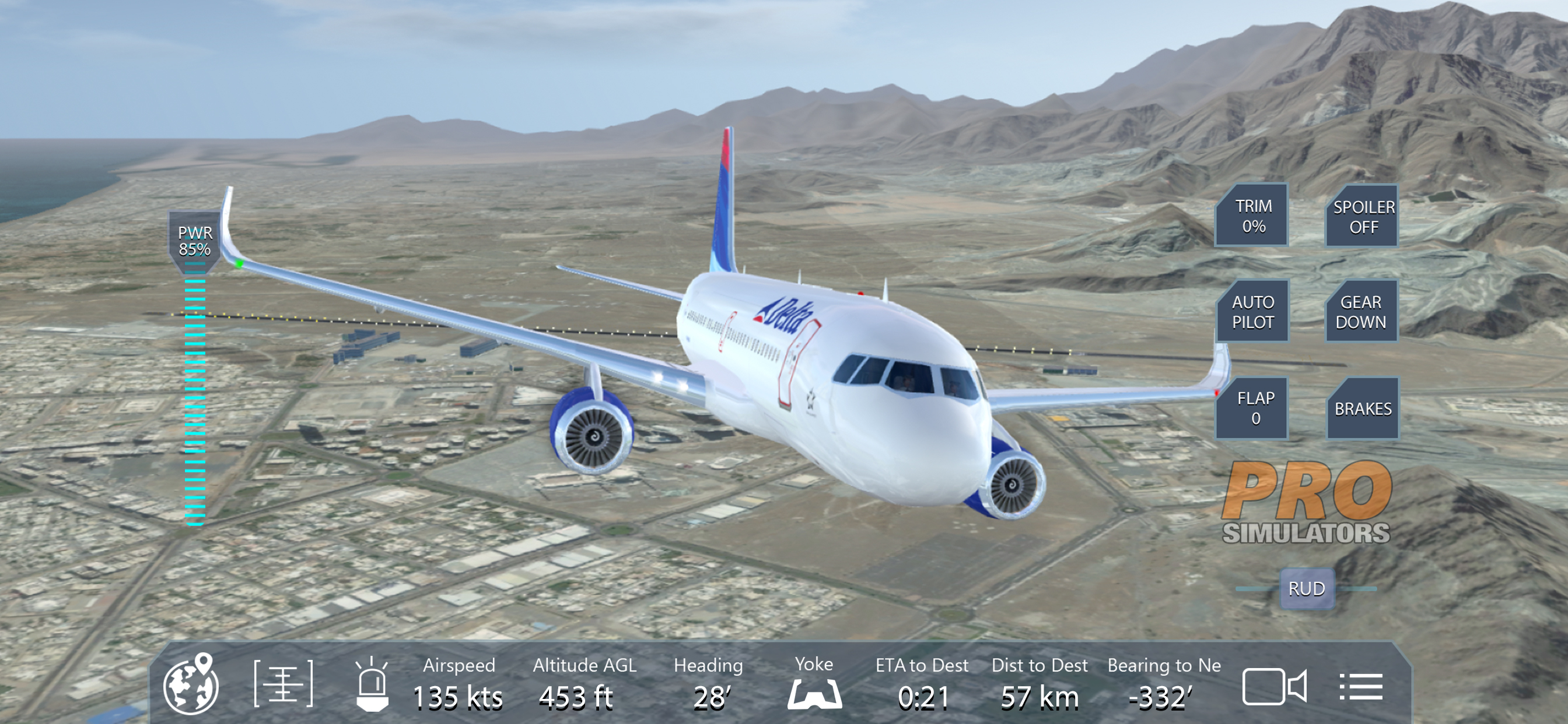The height and width of the screenshot is (724, 1568).
Task: Switch the camera view icon
Action: point(1274,686)
